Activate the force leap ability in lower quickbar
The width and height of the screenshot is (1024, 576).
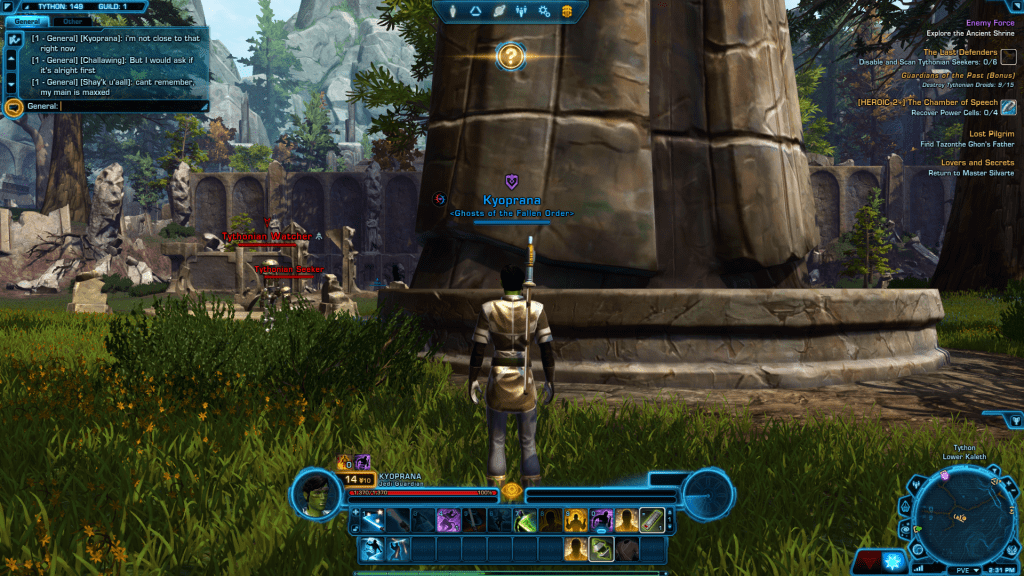tap(372, 548)
